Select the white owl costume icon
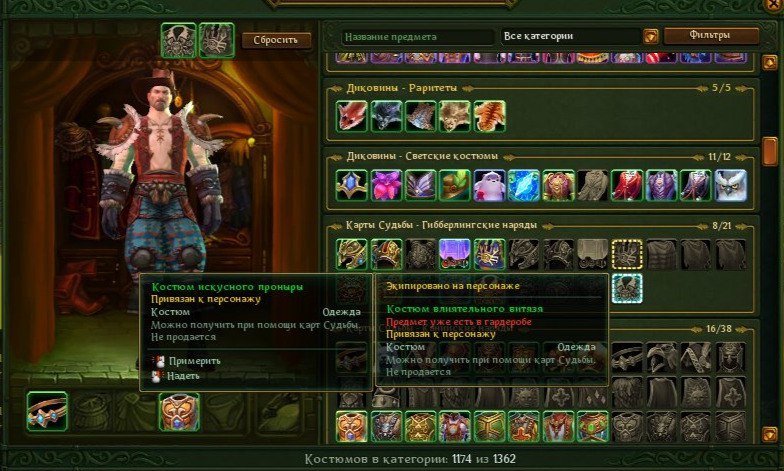The width and height of the screenshot is (784, 471). point(730,185)
